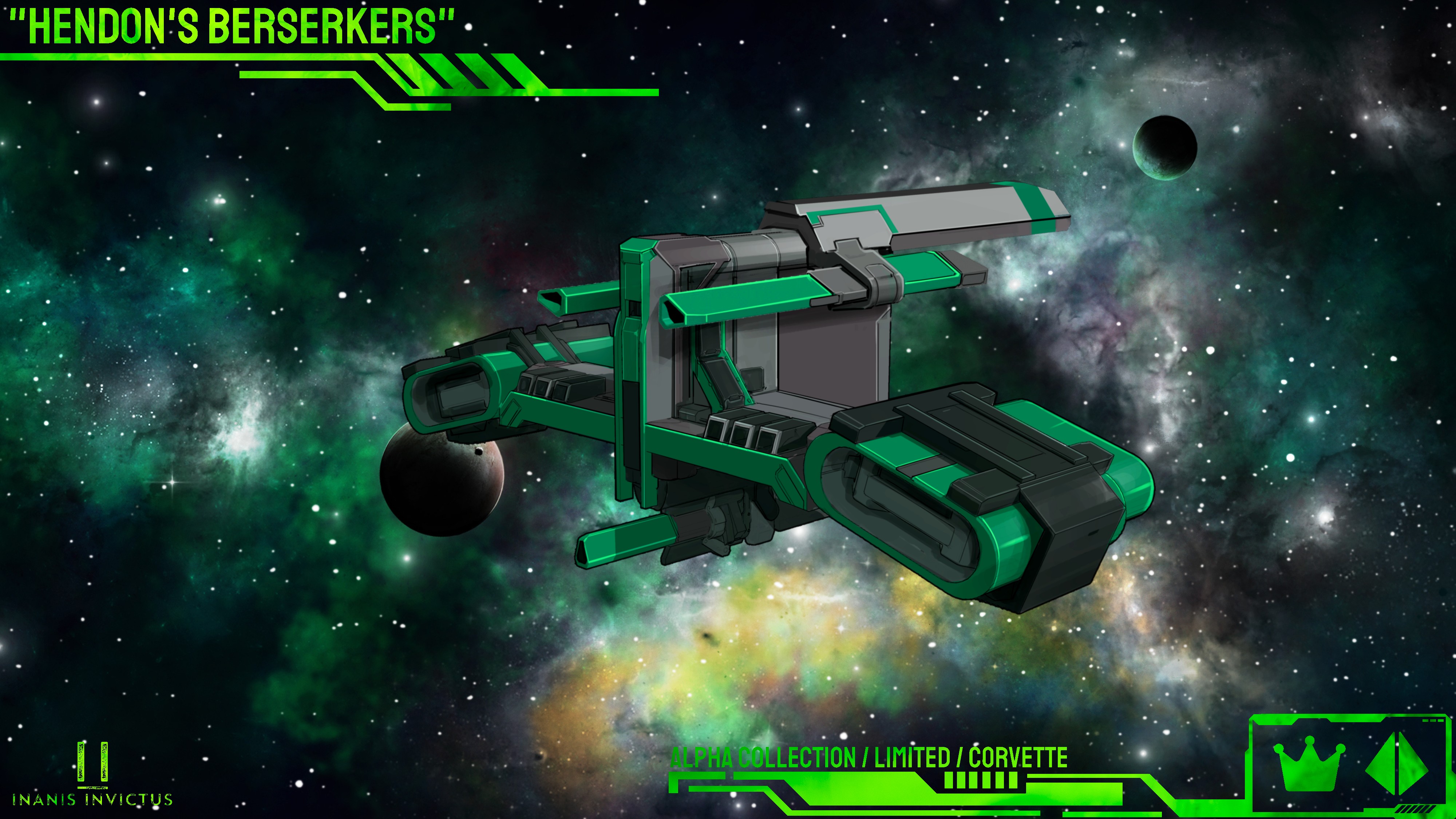Select the green diamond icon

1397,768
